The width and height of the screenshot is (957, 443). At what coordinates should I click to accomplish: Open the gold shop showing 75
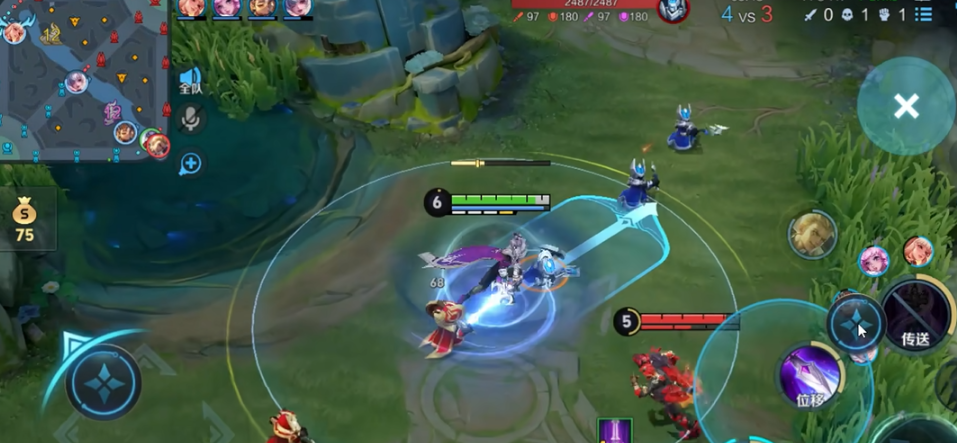click(25, 219)
